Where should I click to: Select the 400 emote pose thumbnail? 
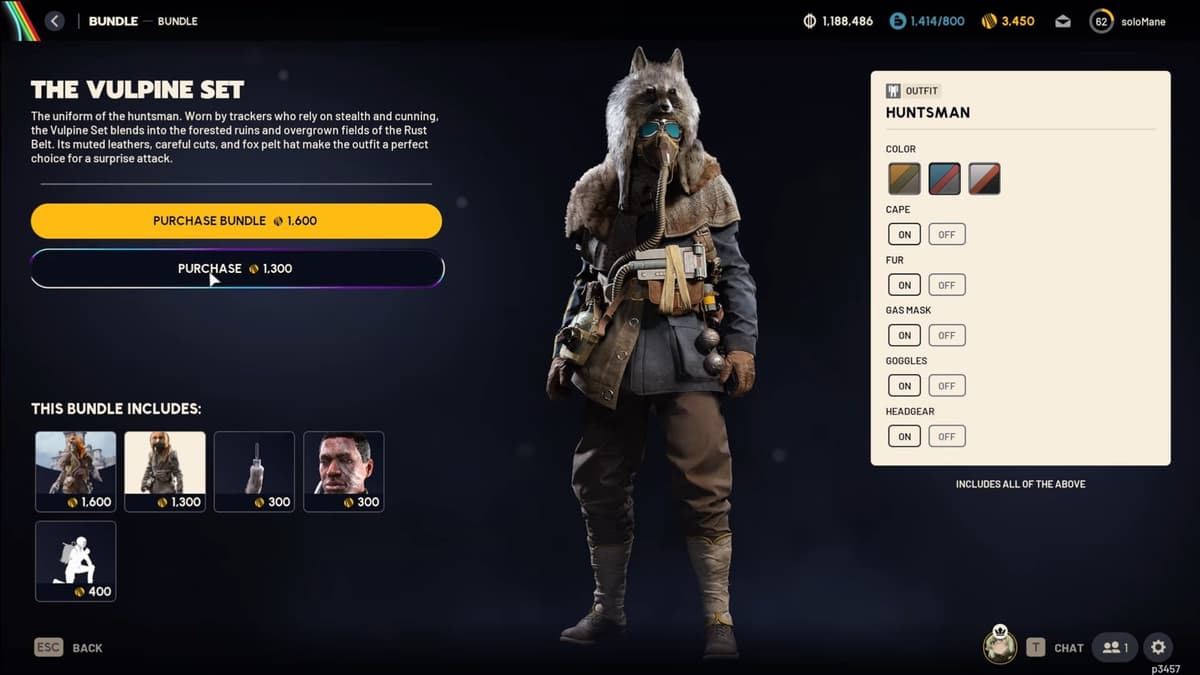coord(76,560)
